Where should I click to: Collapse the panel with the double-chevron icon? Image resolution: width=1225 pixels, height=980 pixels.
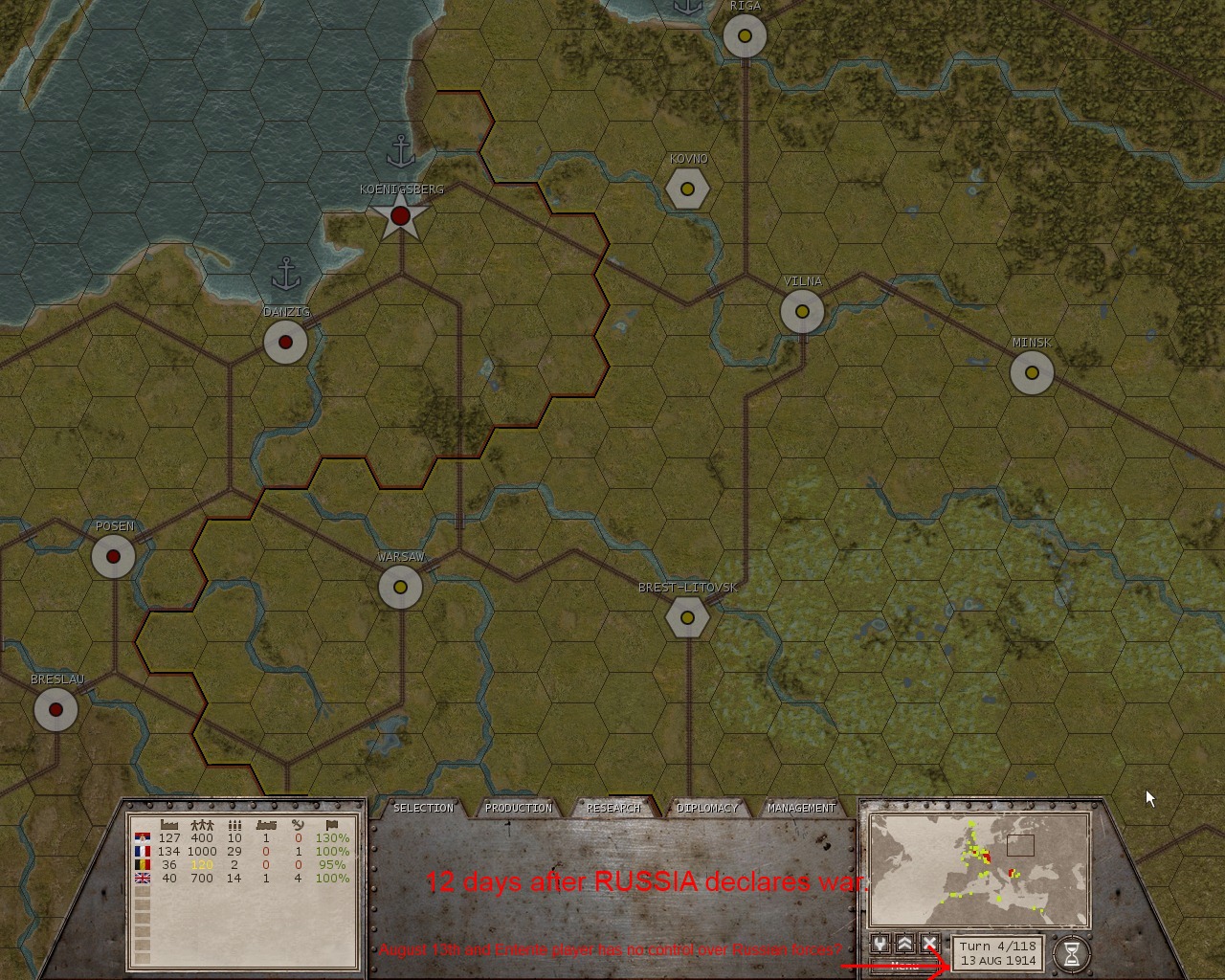tap(905, 945)
